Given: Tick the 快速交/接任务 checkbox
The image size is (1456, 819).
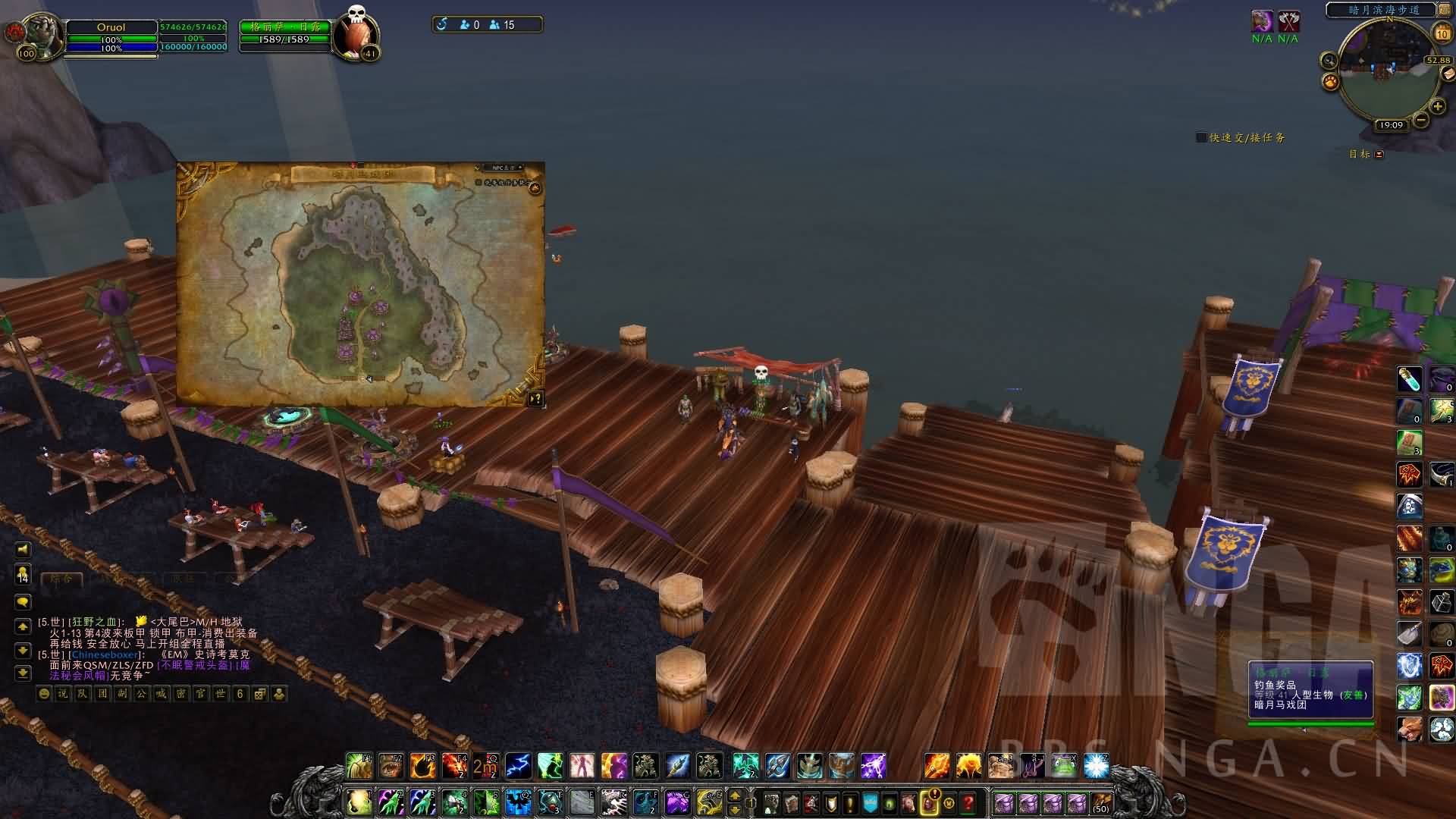Looking at the screenshot, I should pyautogui.click(x=1201, y=137).
